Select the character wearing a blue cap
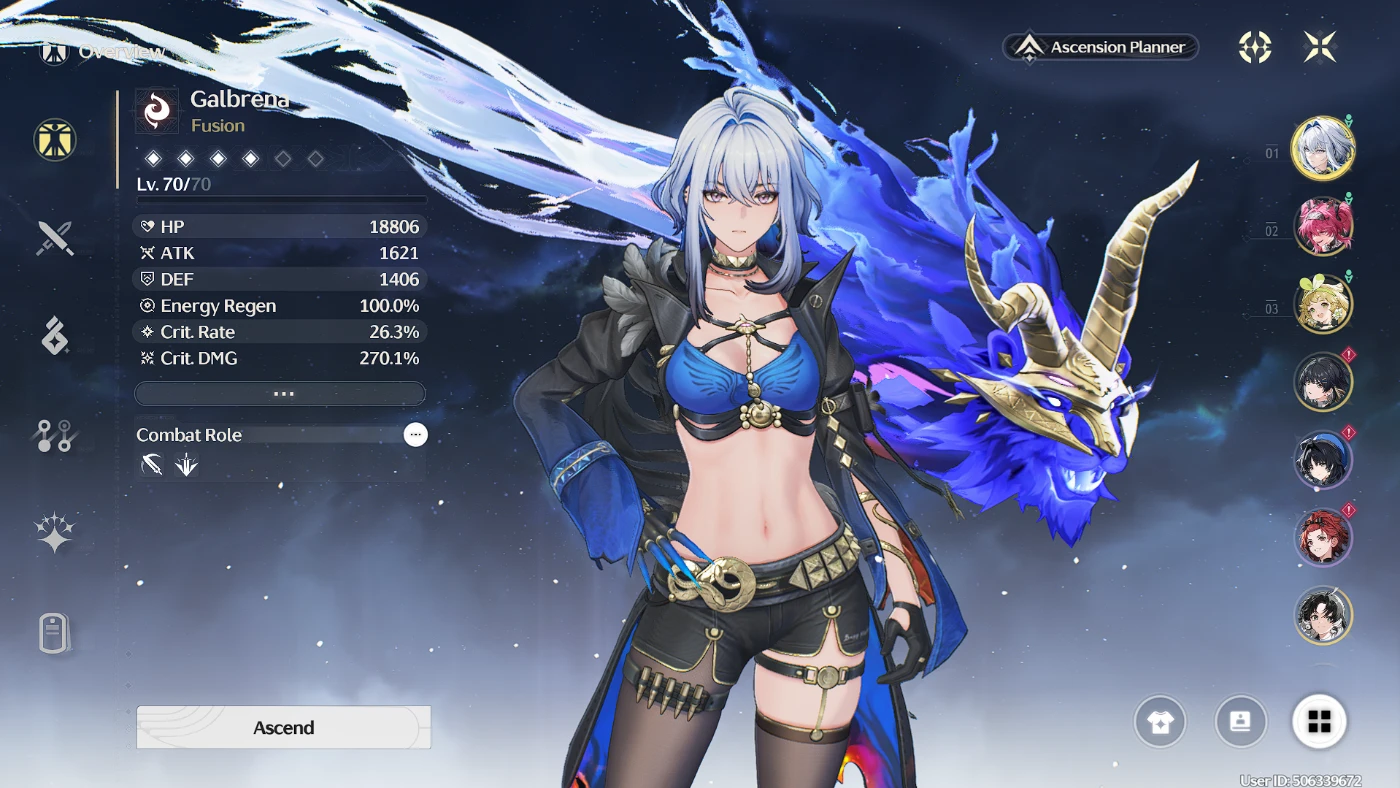 pos(1323,460)
